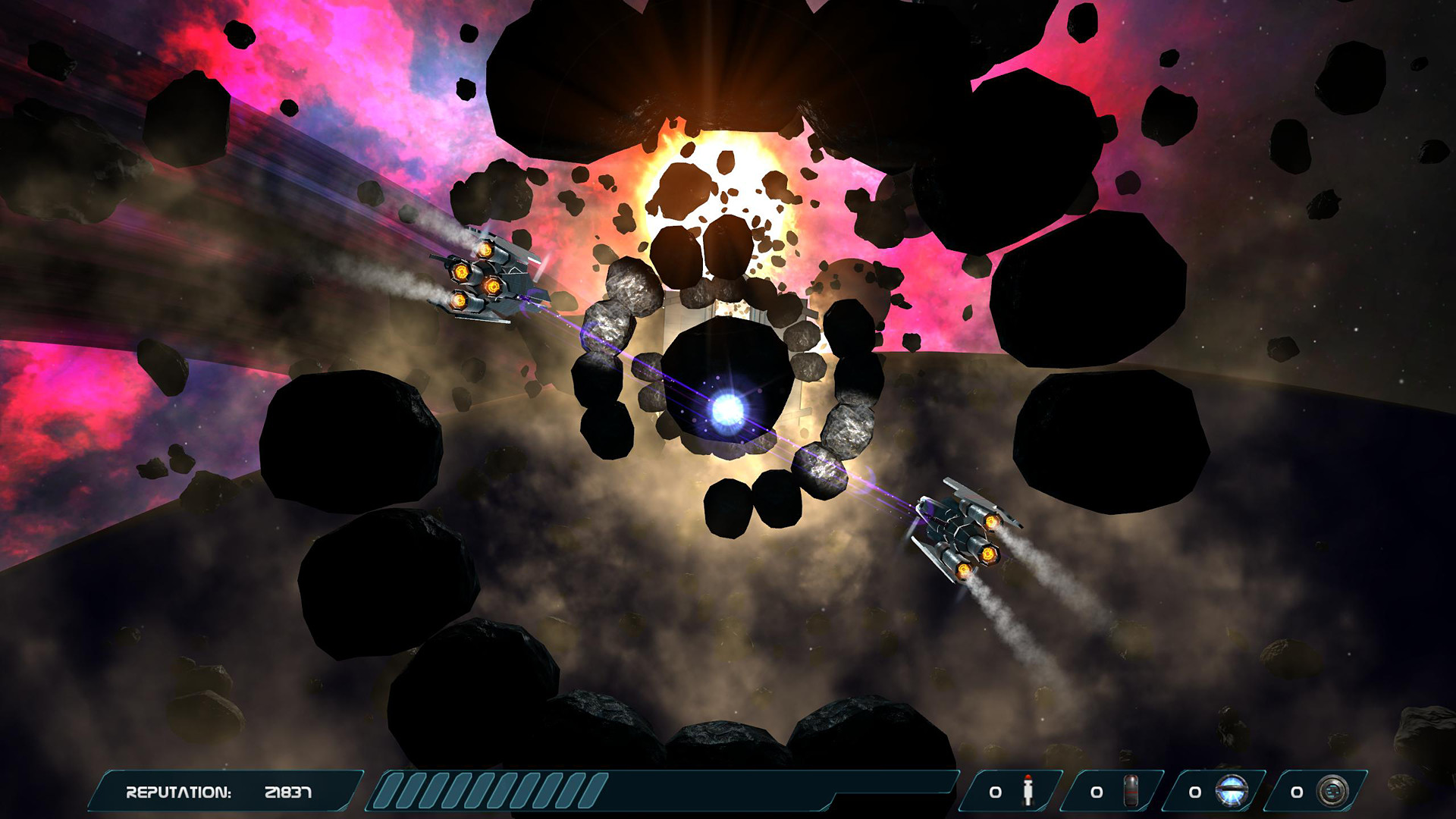Image resolution: width=1456 pixels, height=819 pixels.
Task: Toggle the missile slot panel on
Action: [1012, 791]
